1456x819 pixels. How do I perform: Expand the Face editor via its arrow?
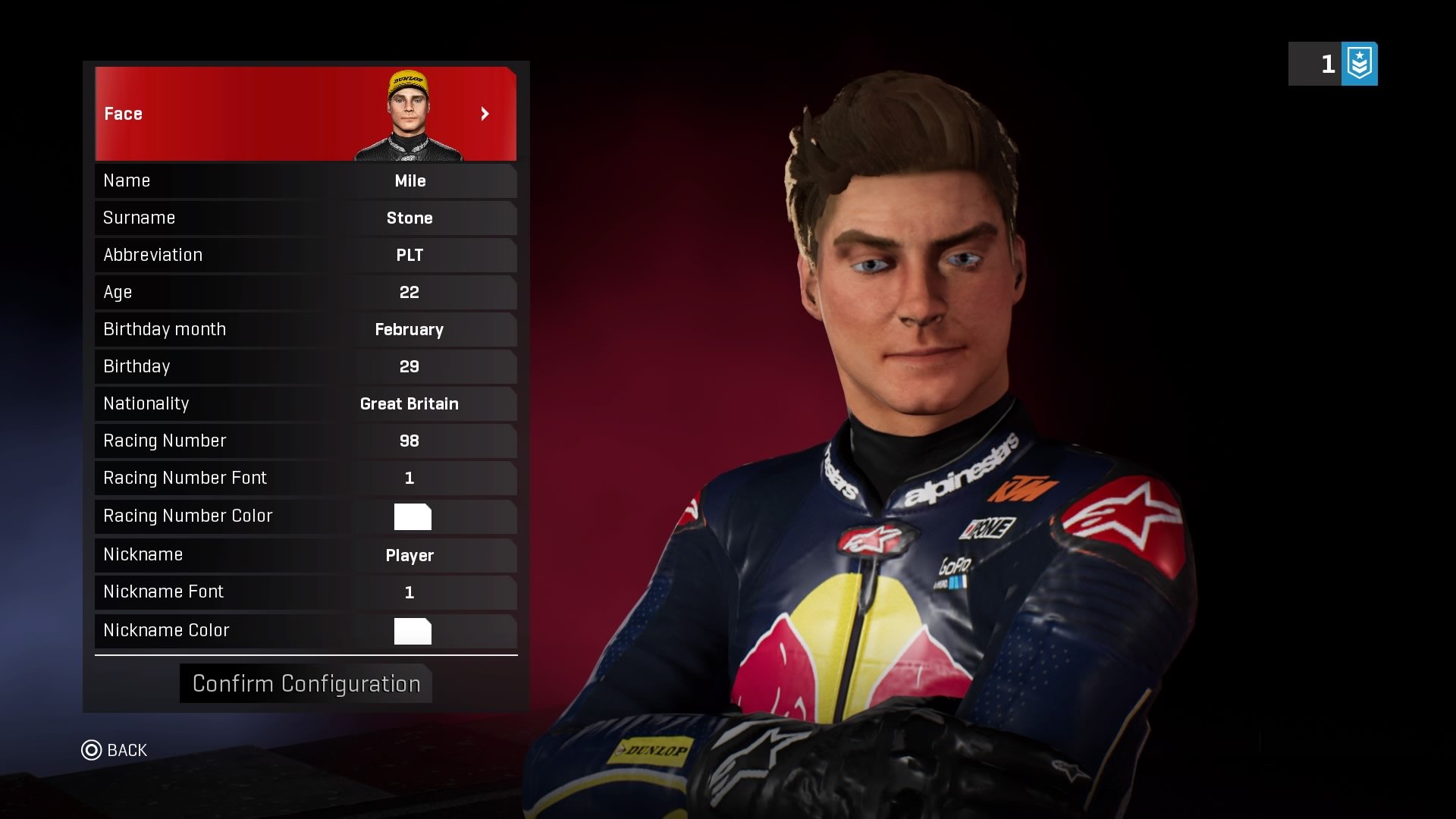[486, 114]
